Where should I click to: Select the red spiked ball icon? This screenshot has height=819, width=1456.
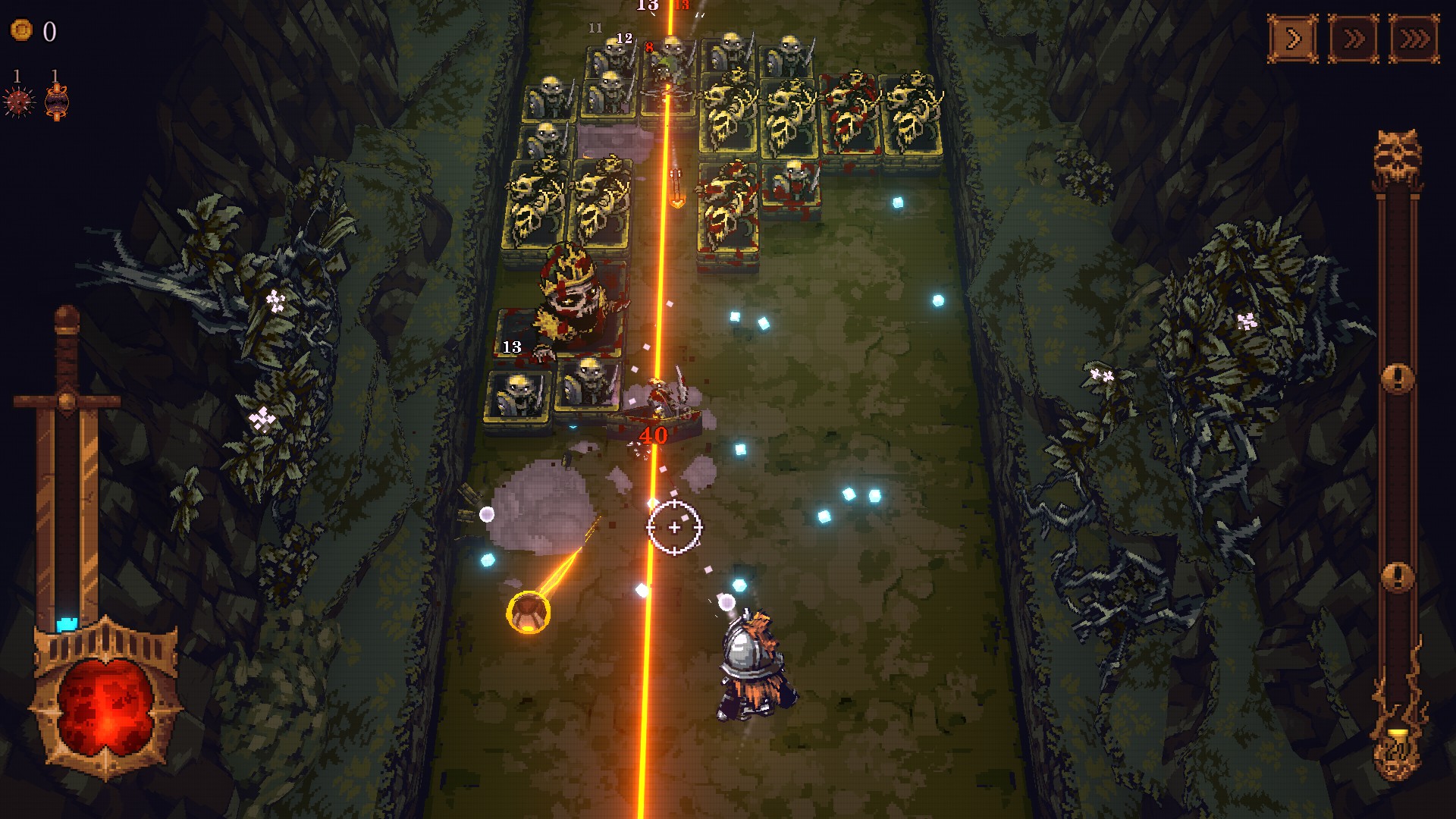coord(19,101)
